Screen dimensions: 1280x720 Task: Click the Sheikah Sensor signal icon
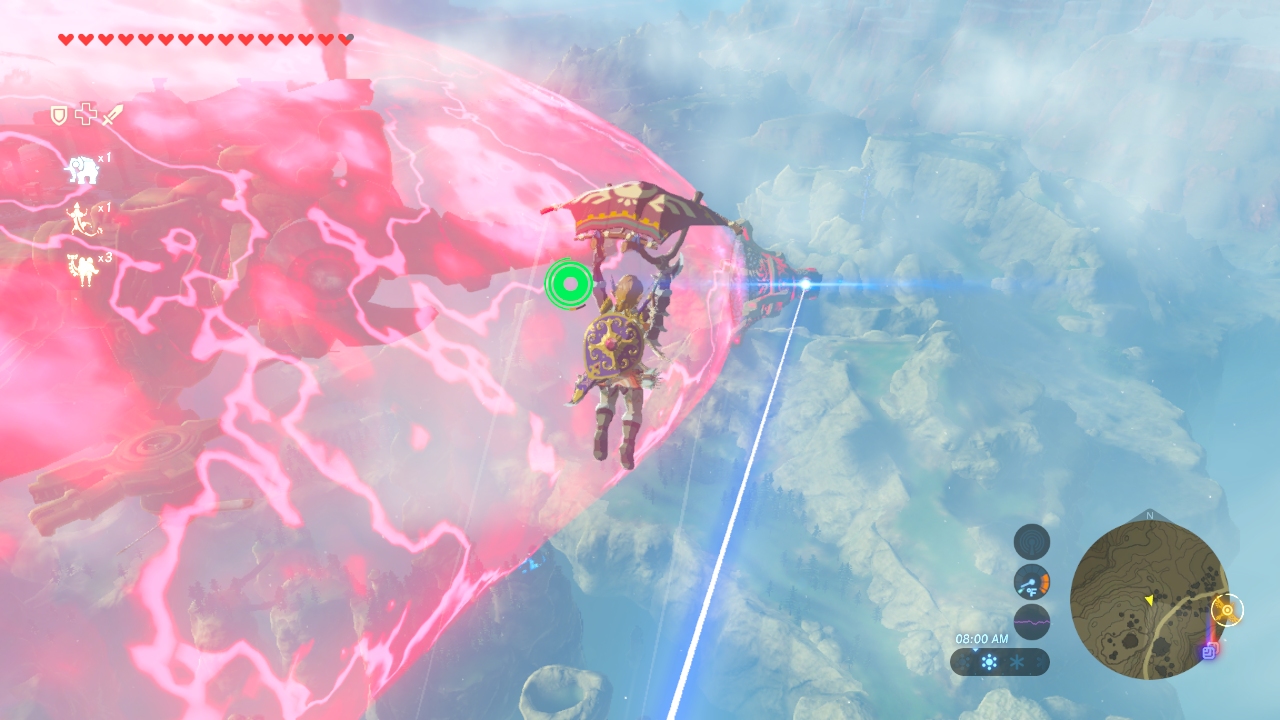(1031, 542)
